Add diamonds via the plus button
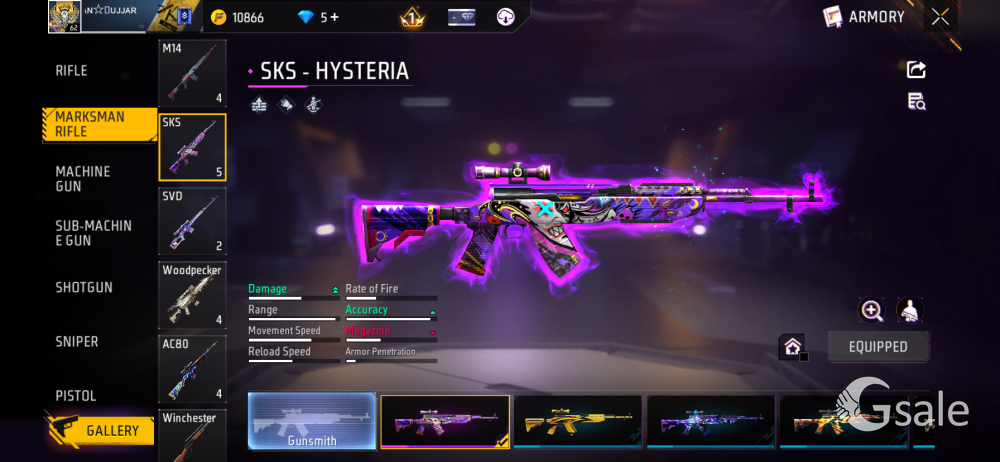The height and width of the screenshot is (462, 1000). coord(334,17)
